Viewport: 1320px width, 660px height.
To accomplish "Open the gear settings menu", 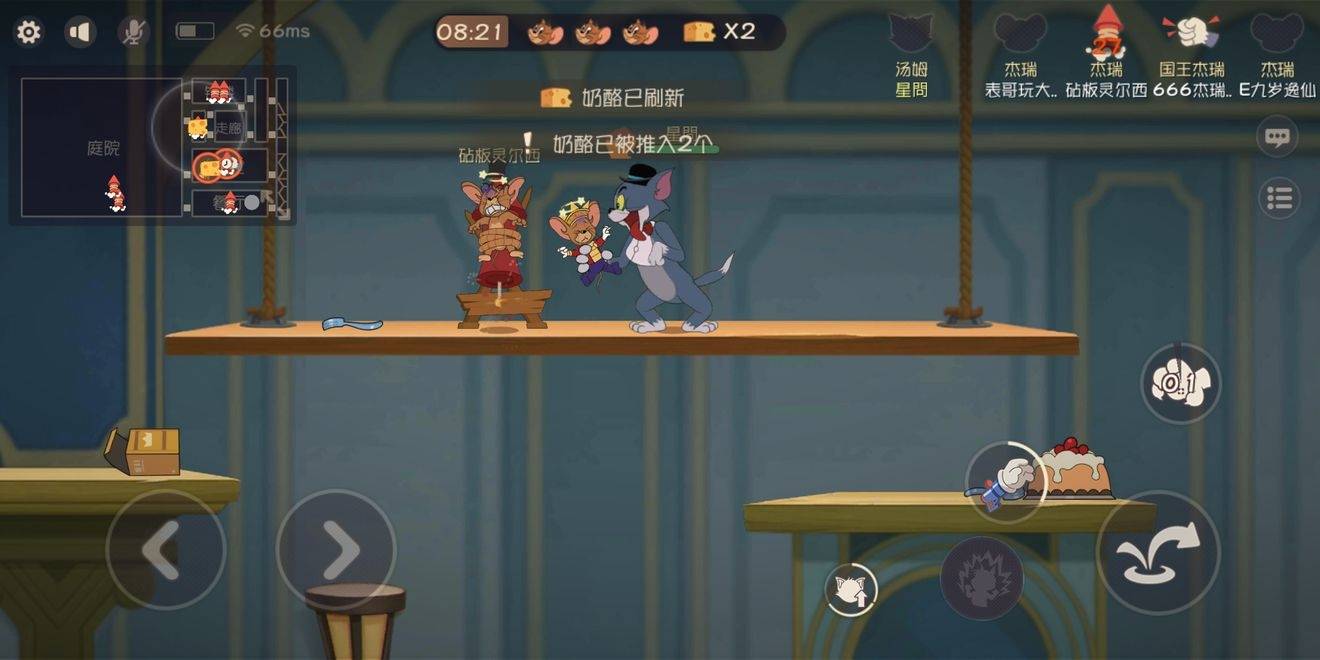I will coord(29,32).
